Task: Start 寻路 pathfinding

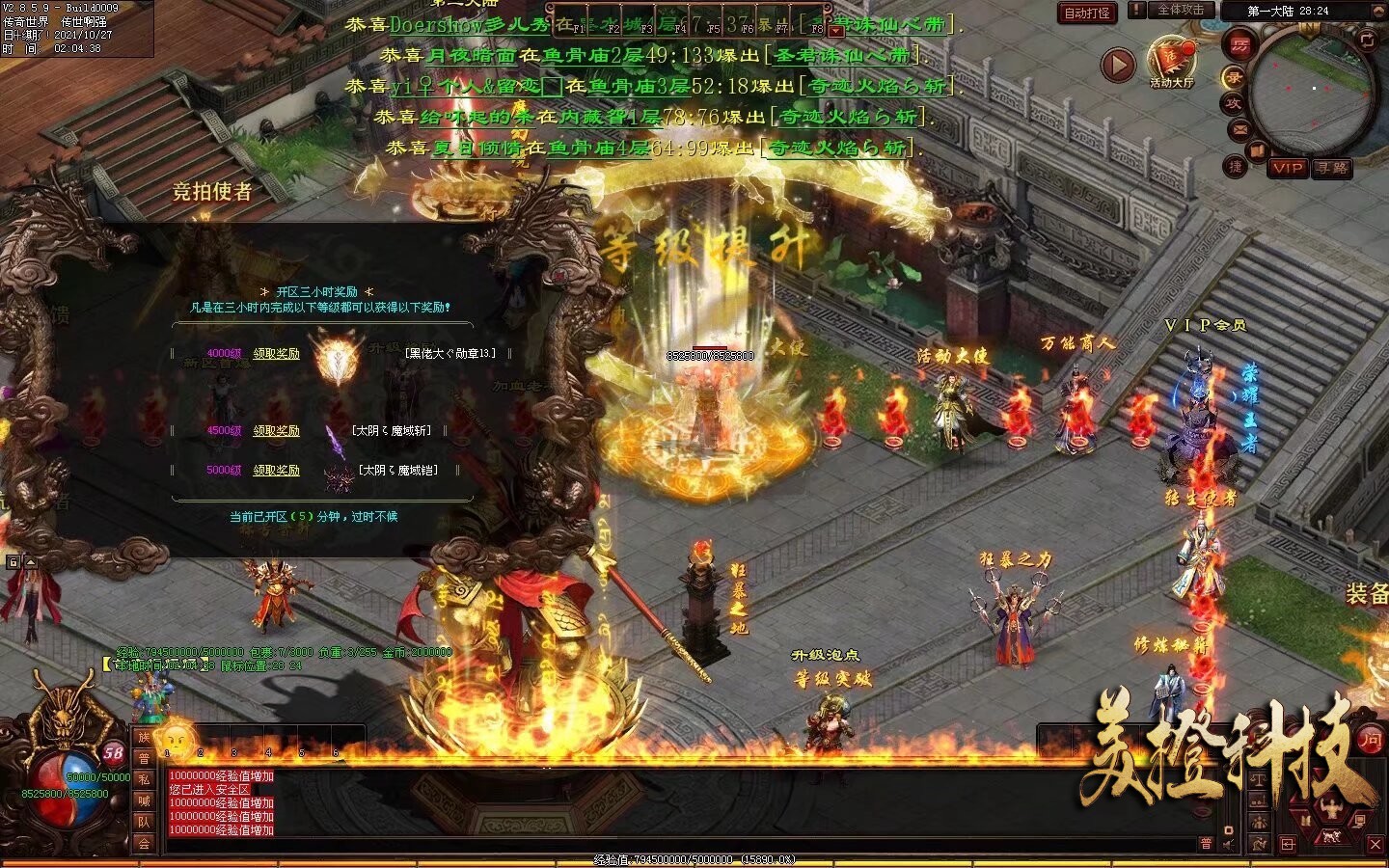Action: (1332, 168)
